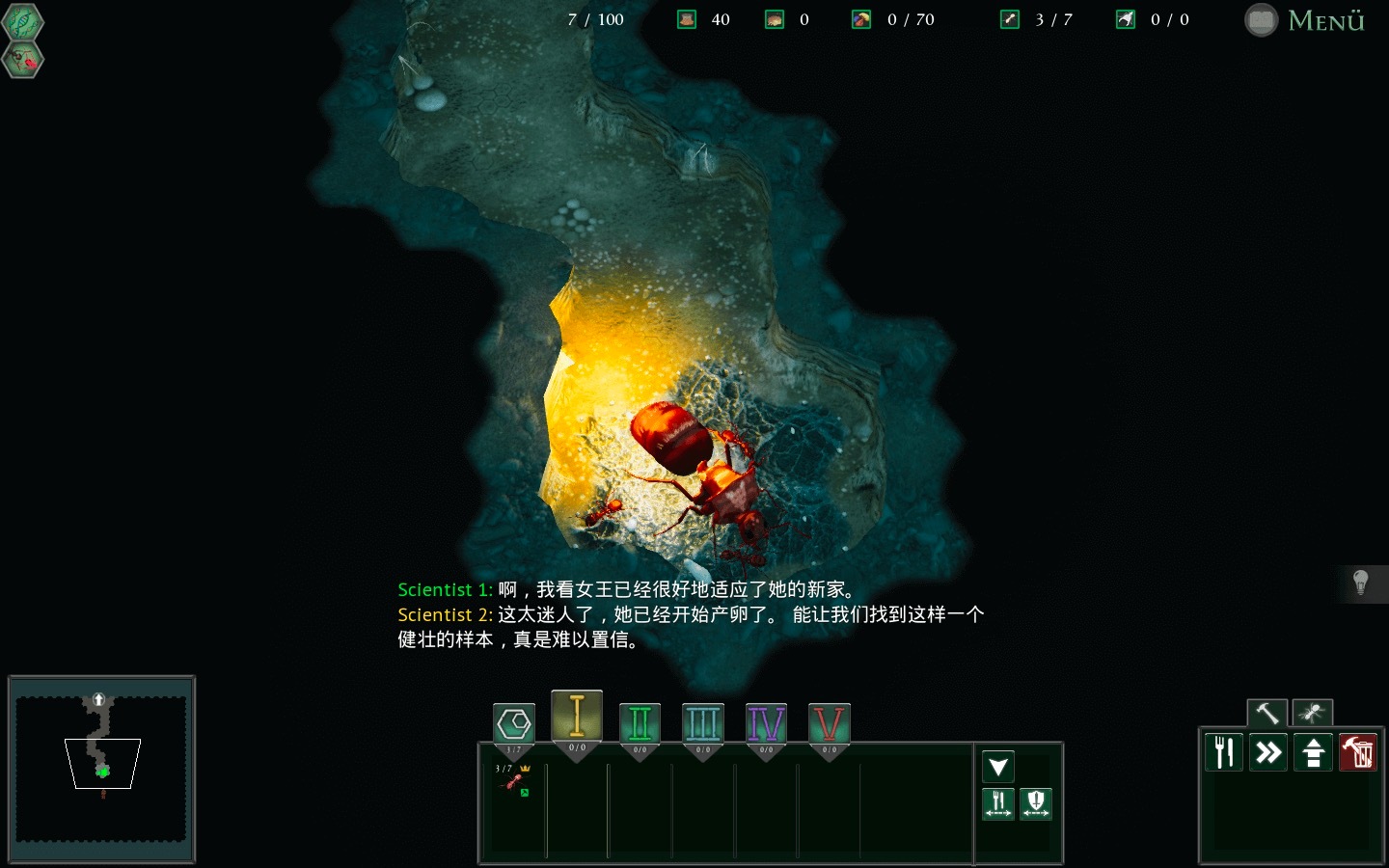Choose pheromone group III

point(702,723)
